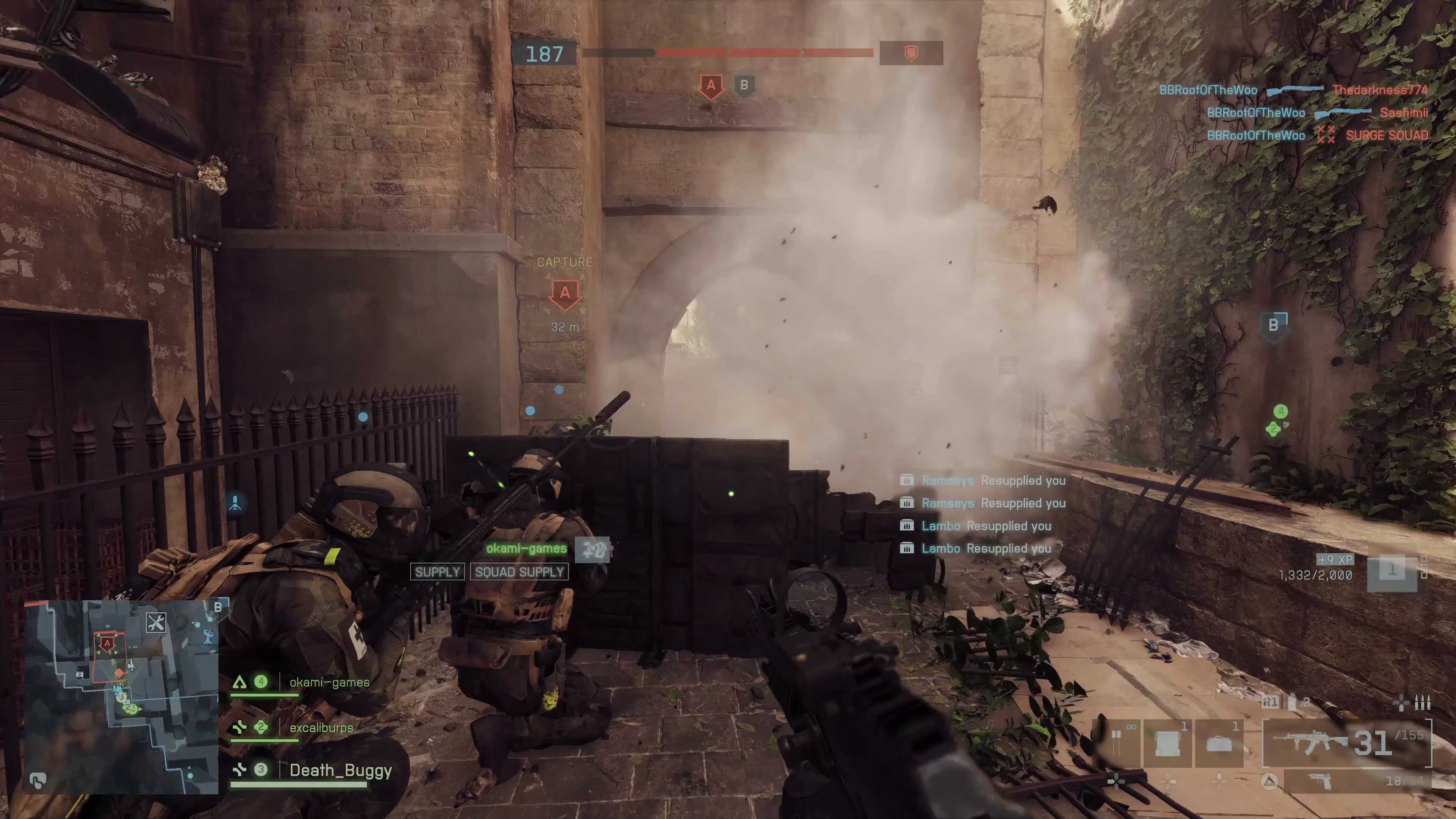Click the SUPPLY tag near okami-games
The height and width of the screenshot is (819, 1456).
[437, 572]
